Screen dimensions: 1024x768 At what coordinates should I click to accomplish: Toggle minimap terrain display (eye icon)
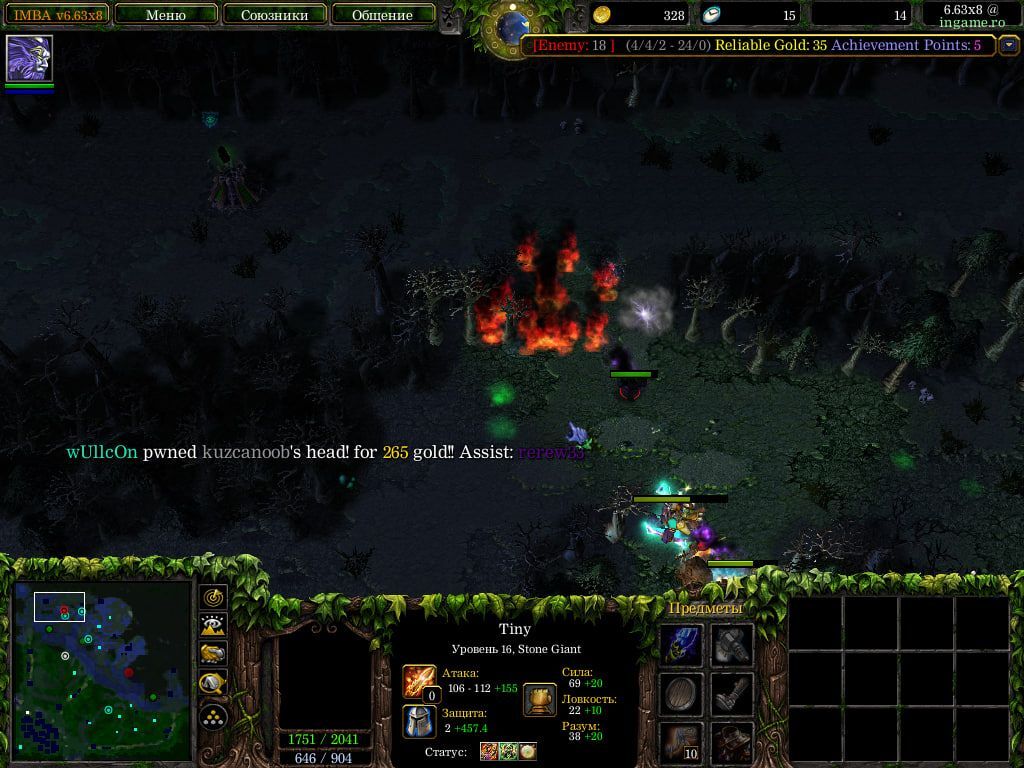click(214, 626)
